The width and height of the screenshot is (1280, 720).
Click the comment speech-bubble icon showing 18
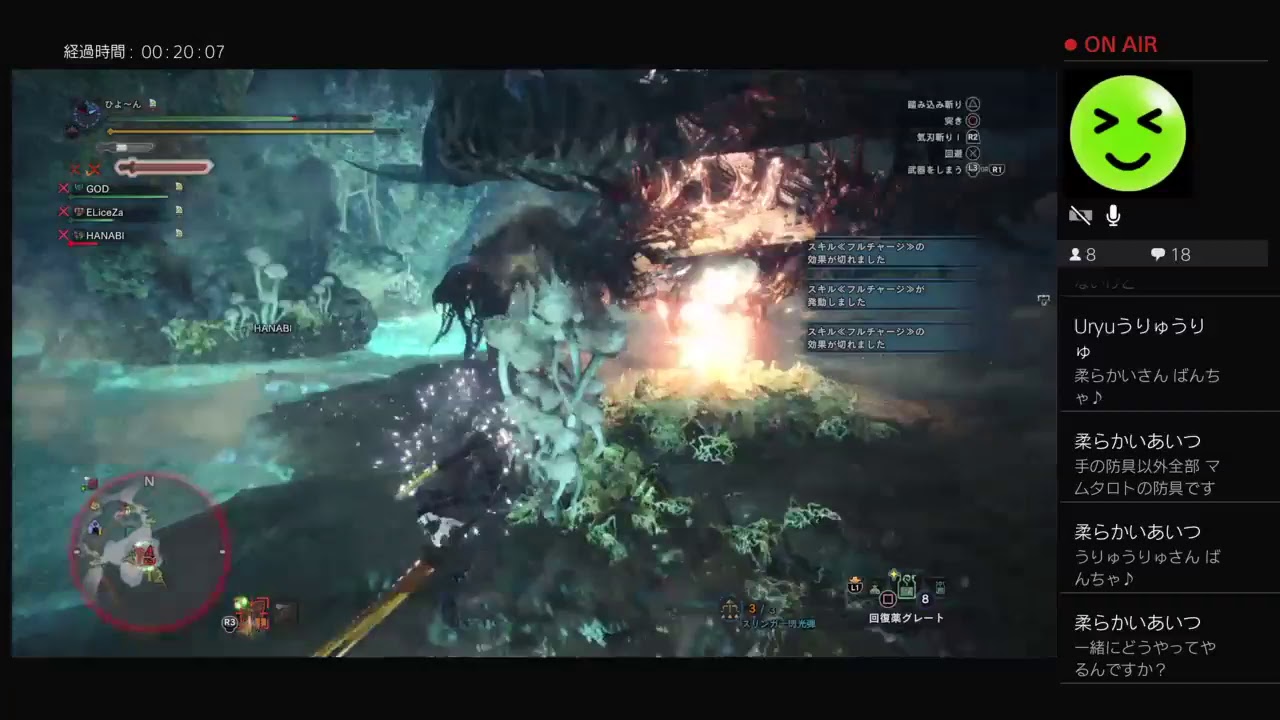[x=1159, y=254]
